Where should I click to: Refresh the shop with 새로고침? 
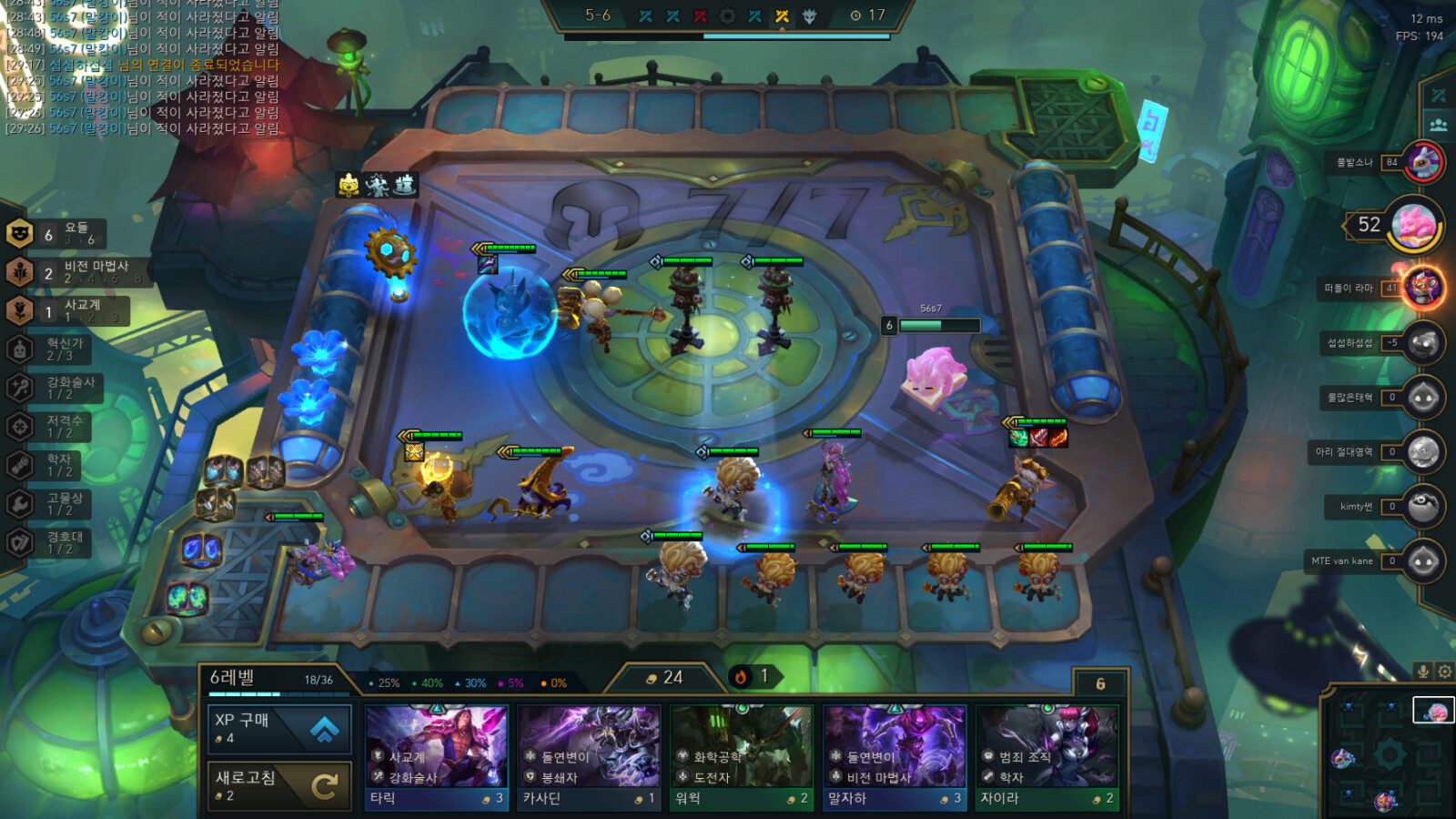pos(279,784)
